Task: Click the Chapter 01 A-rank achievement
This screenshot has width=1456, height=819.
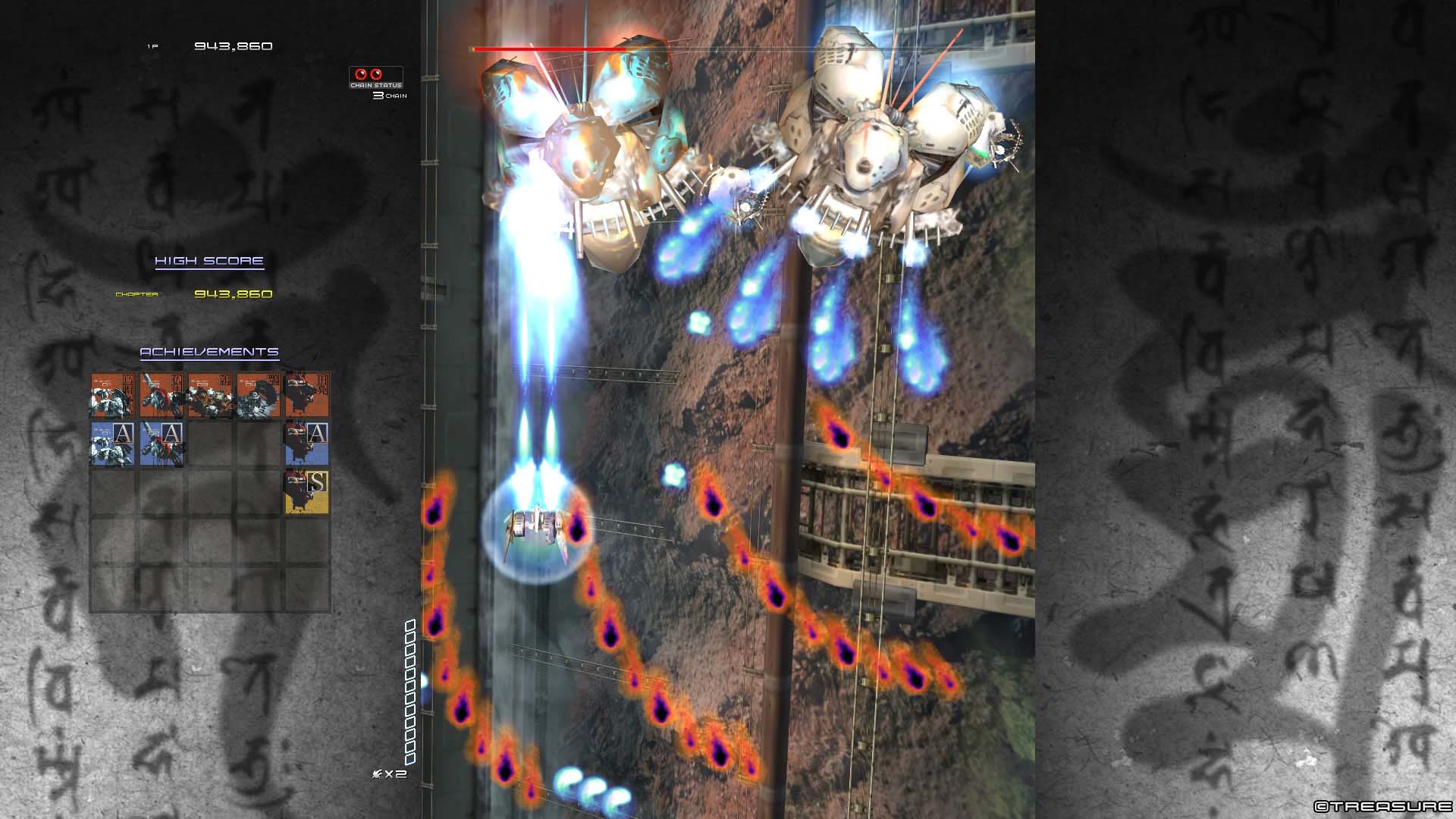Action: coord(113,444)
